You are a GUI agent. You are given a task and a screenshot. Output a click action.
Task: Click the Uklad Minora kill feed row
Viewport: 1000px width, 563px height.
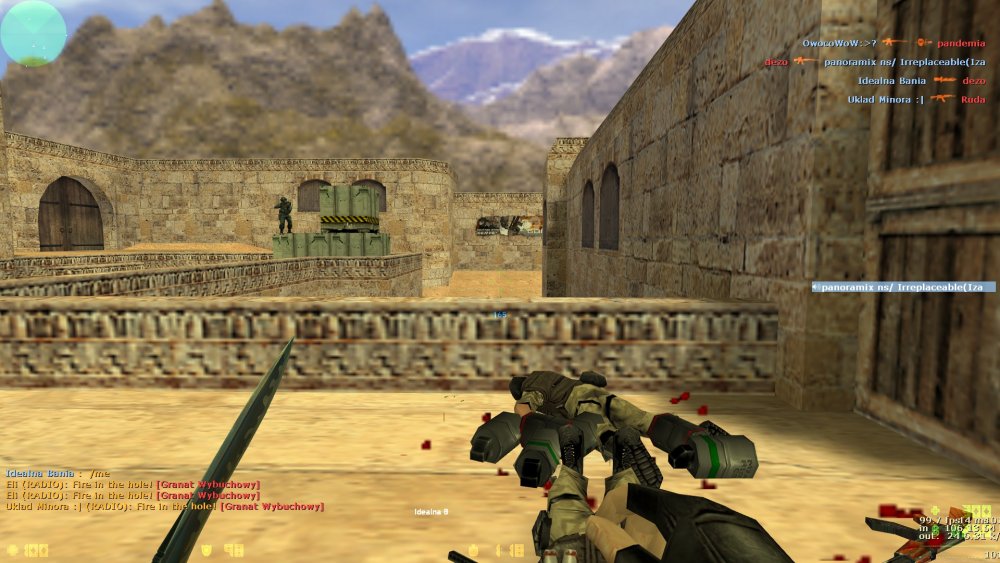pyautogui.click(x=916, y=99)
